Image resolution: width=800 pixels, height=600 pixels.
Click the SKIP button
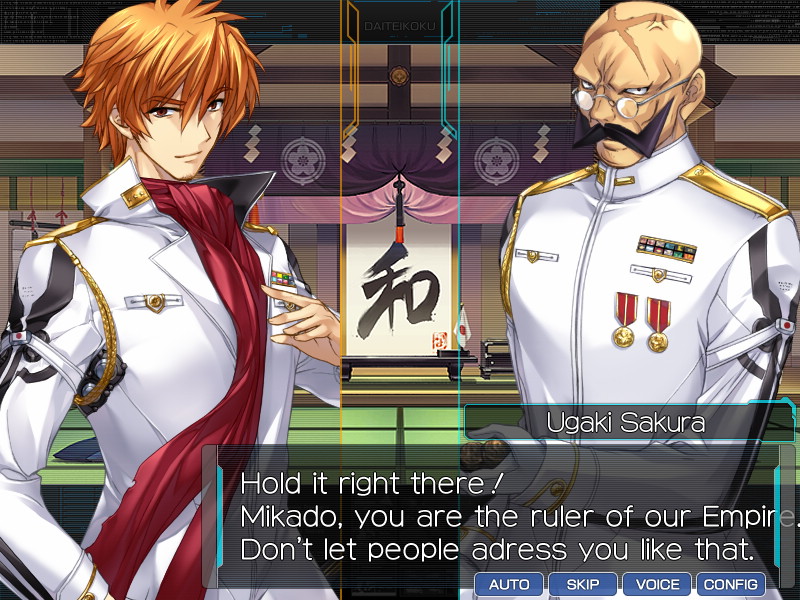(583, 584)
